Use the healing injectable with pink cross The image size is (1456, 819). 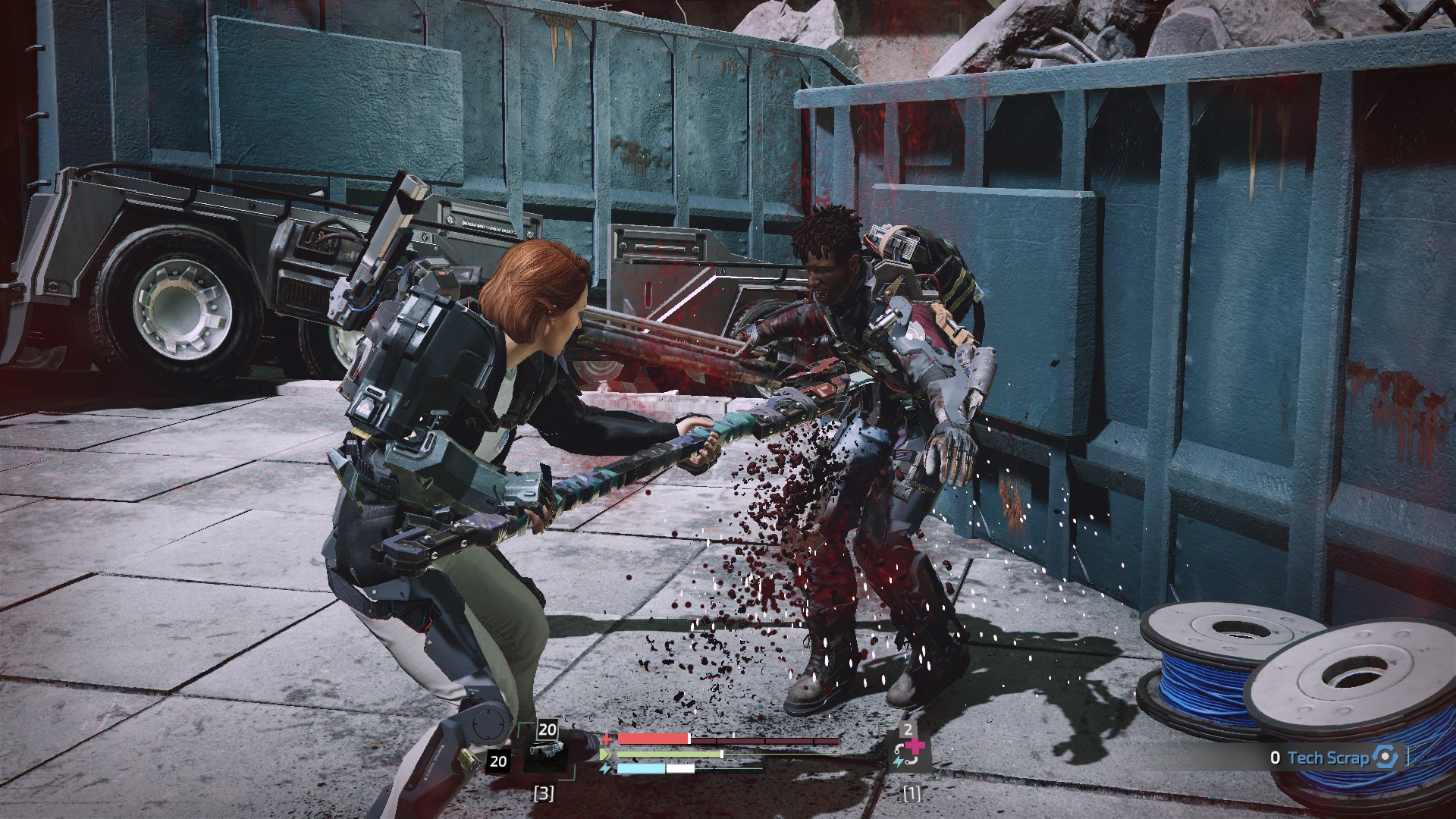pos(908,754)
